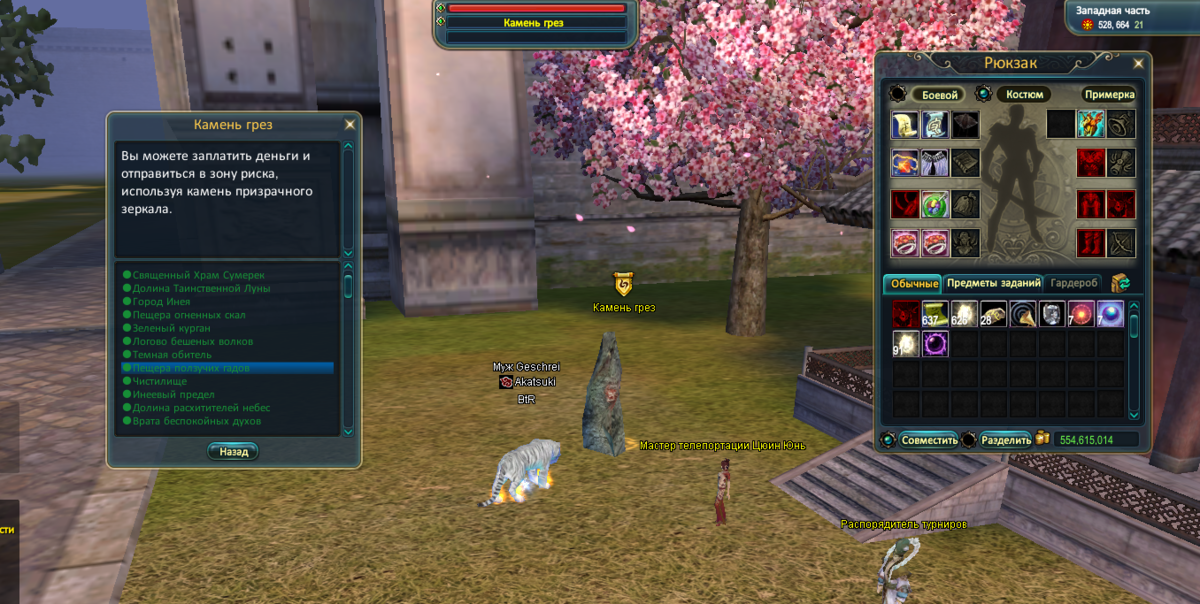Click the Назад button
The width and height of the screenshot is (1200, 604).
click(234, 452)
